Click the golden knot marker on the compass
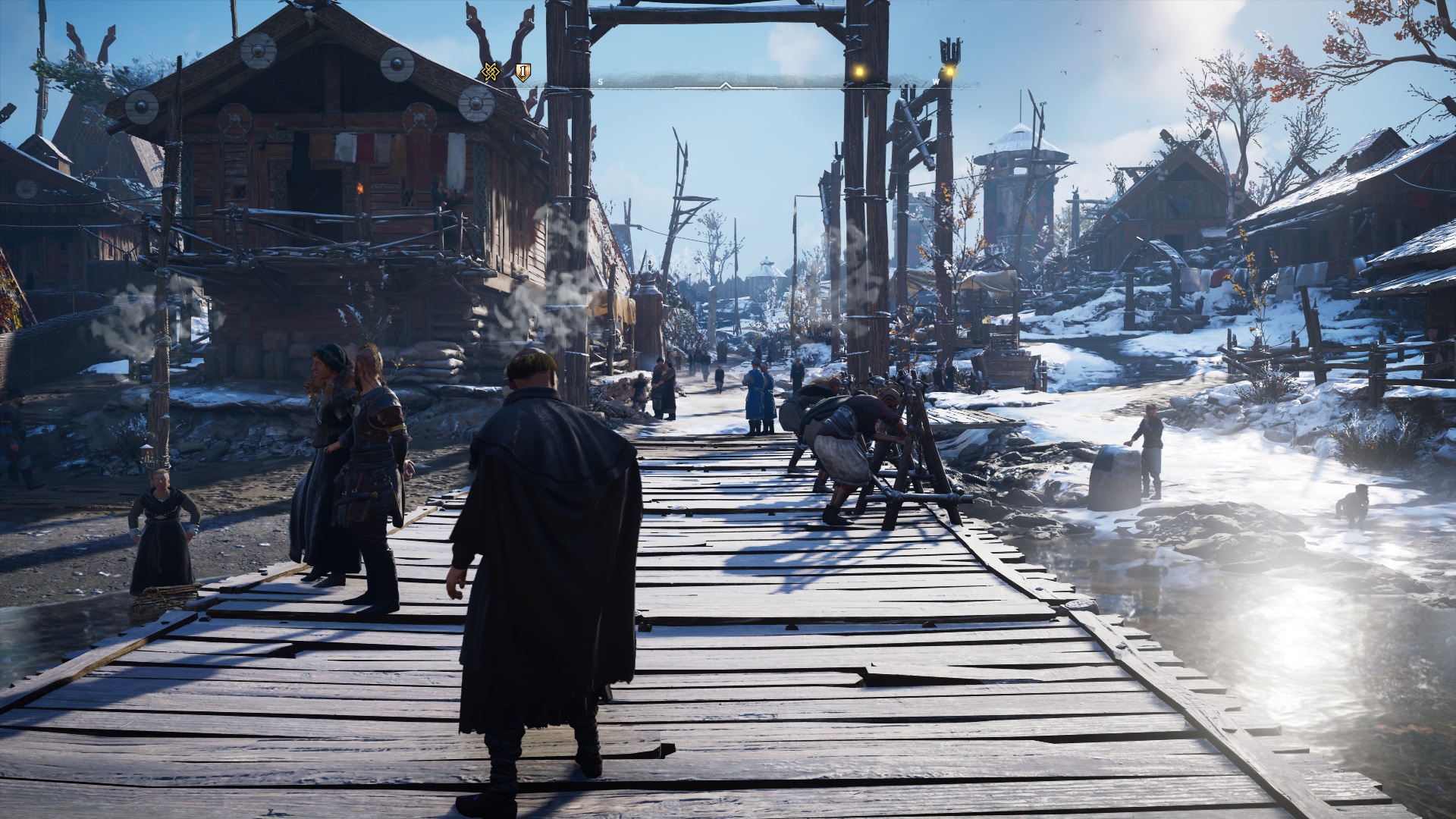The height and width of the screenshot is (819, 1456). coord(490,72)
